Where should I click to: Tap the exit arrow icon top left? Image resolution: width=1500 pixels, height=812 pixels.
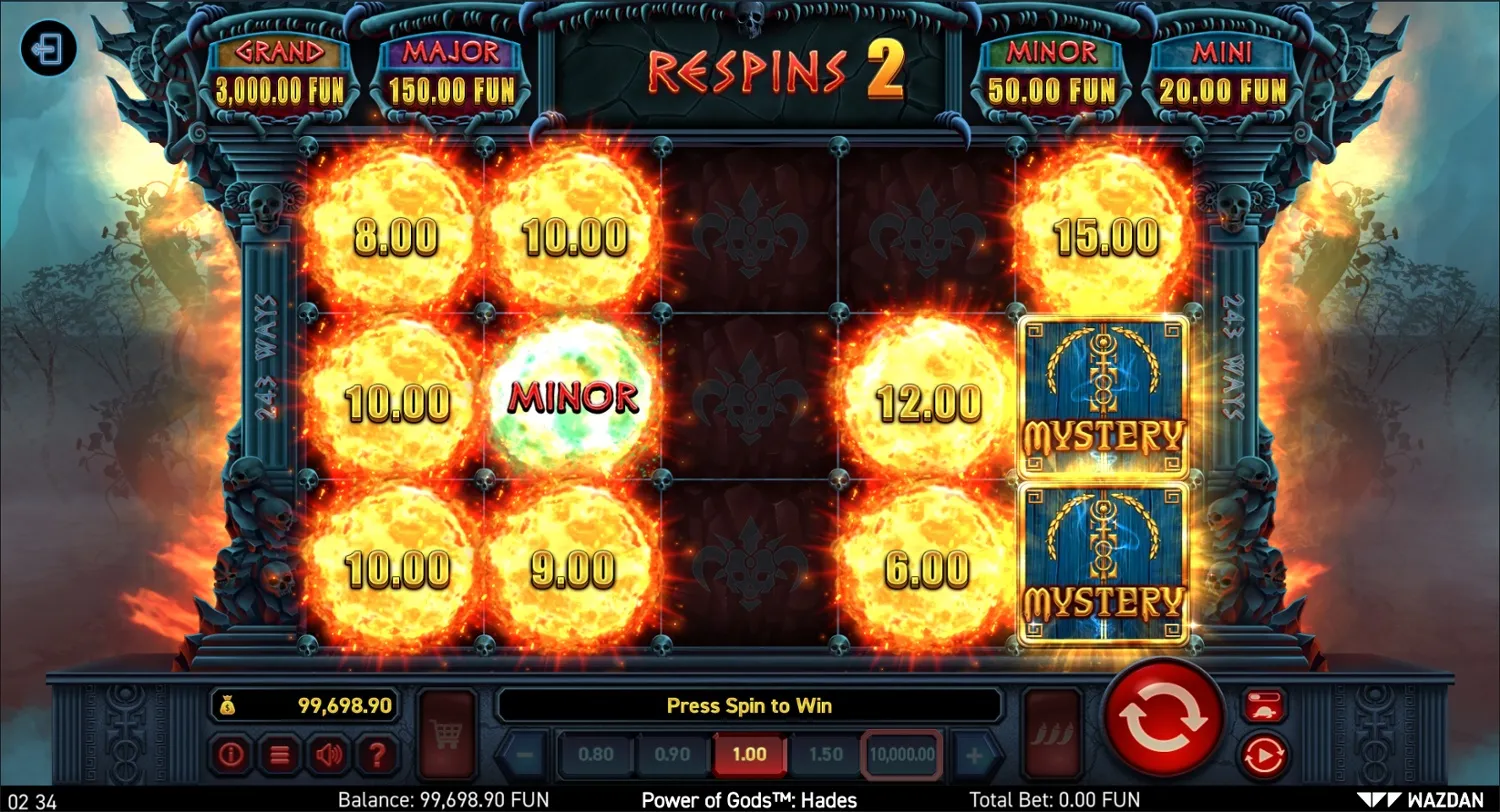click(49, 48)
